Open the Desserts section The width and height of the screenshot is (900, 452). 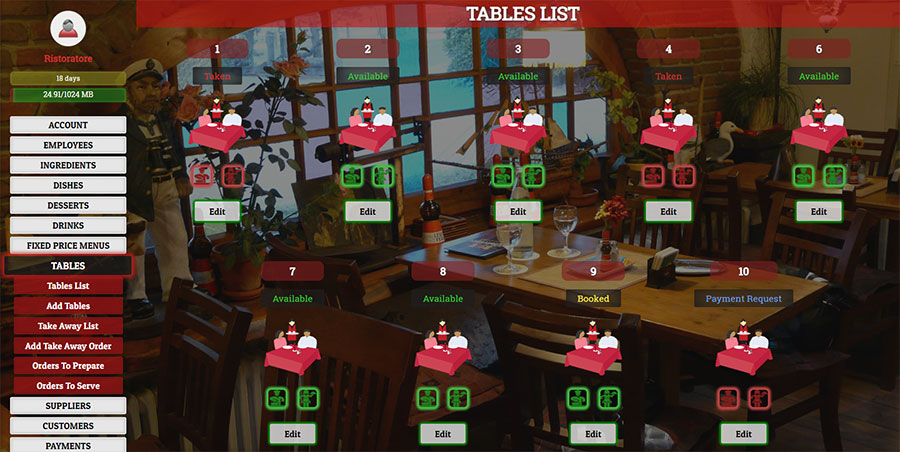[68, 205]
